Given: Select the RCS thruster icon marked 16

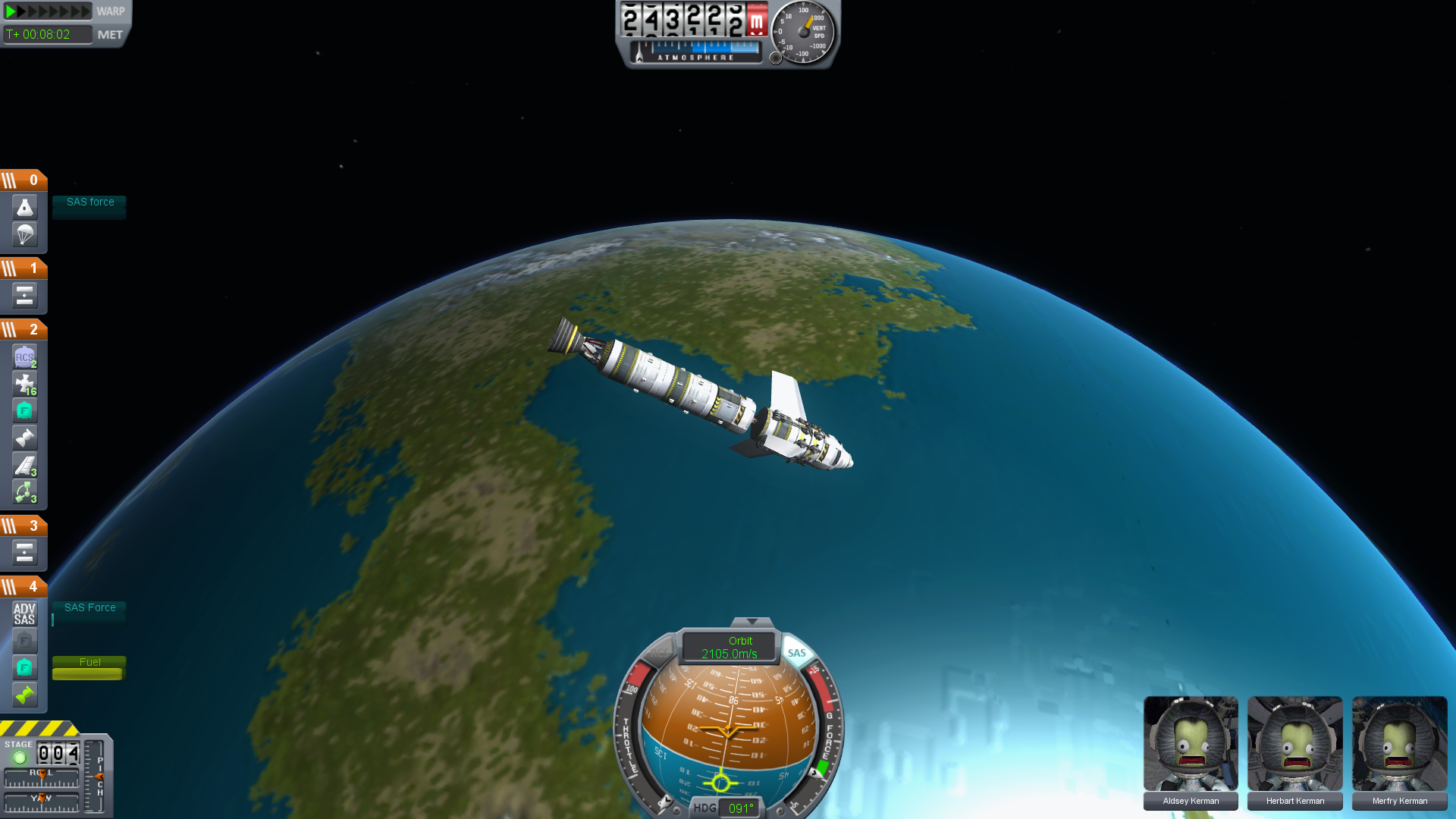Looking at the screenshot, I should click(x=24, y=384).
